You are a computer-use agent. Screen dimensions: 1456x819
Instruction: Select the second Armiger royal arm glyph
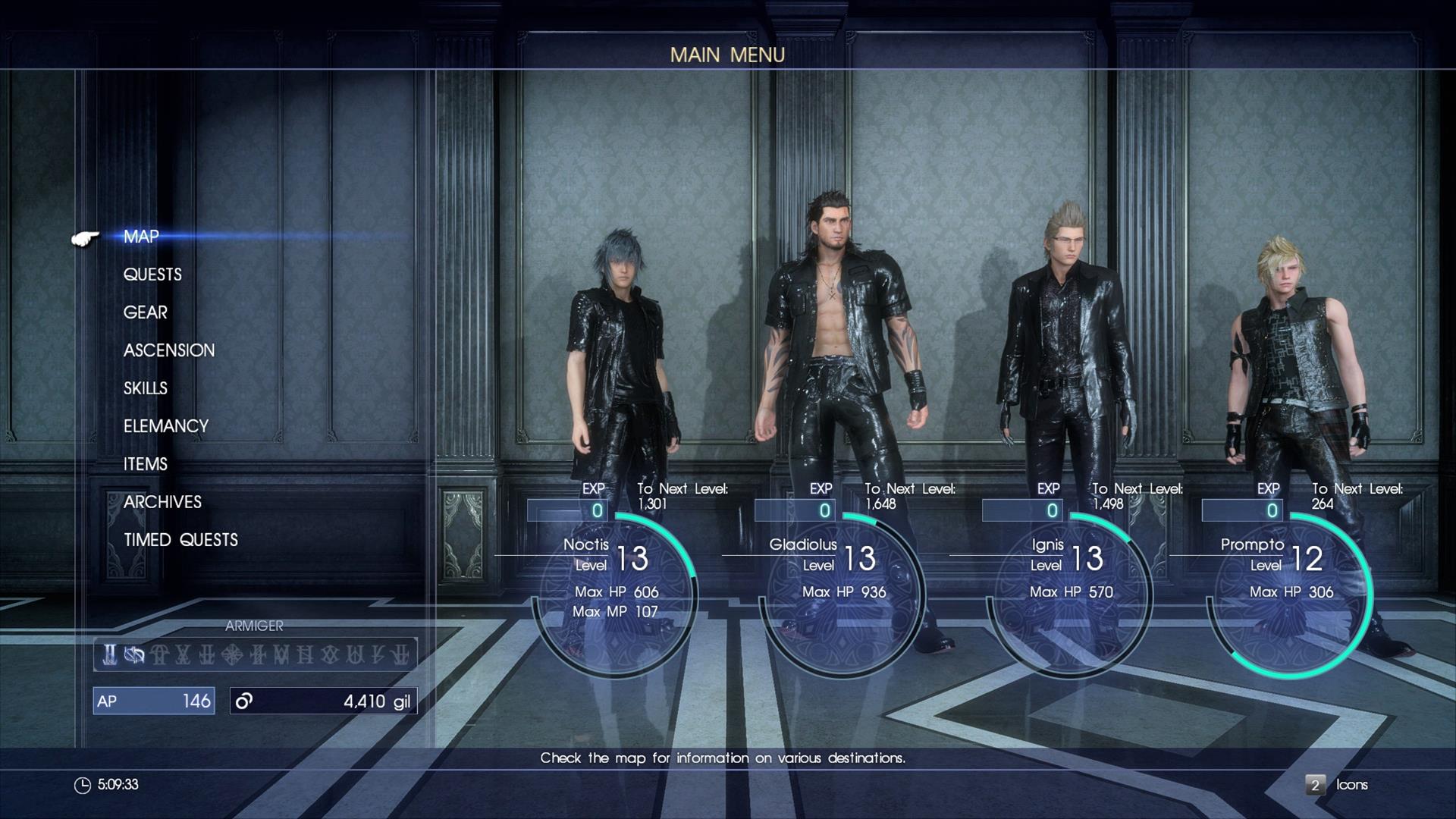point(135,654)
